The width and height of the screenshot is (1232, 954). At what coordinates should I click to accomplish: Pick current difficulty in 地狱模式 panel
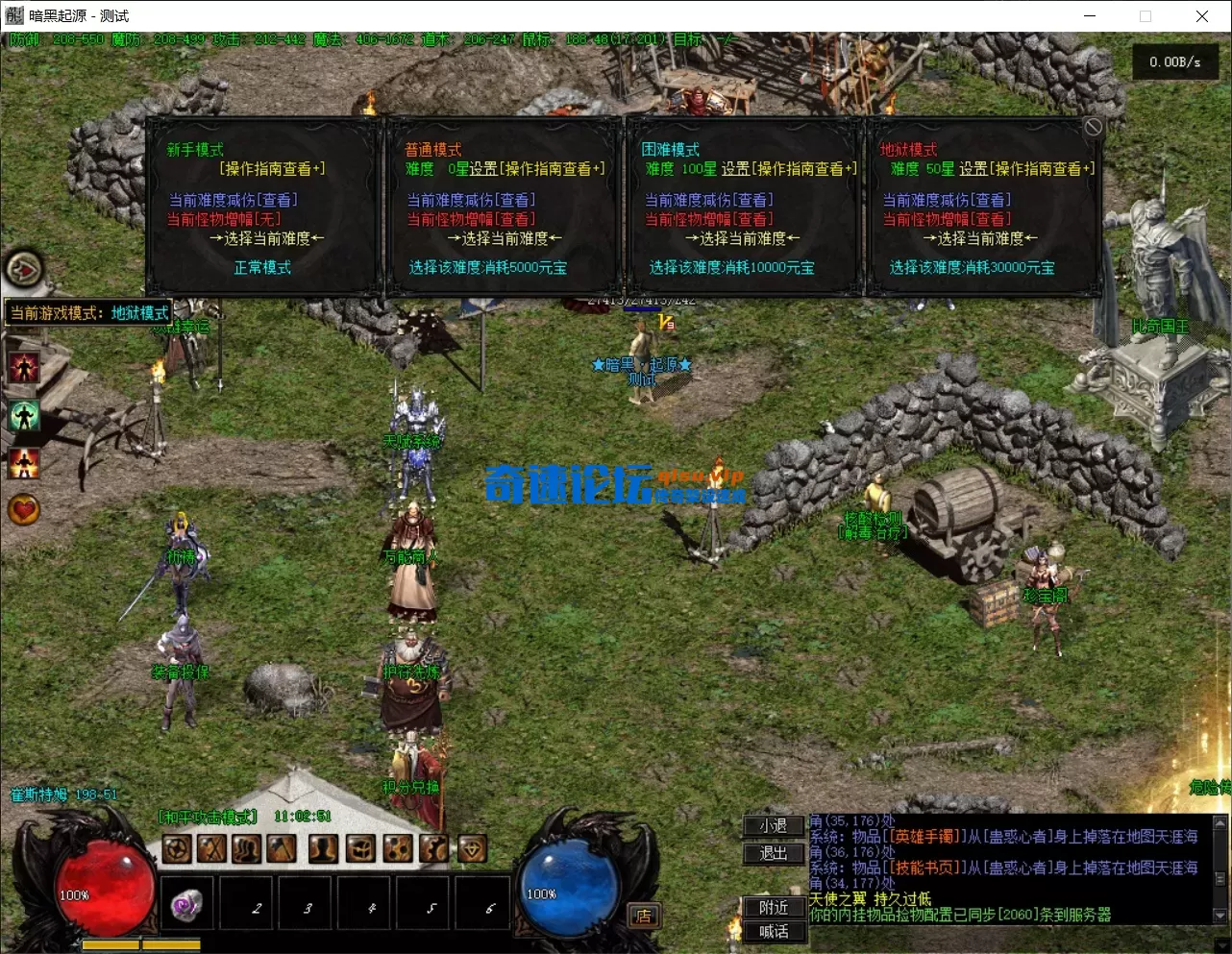(x=980, y=238)
